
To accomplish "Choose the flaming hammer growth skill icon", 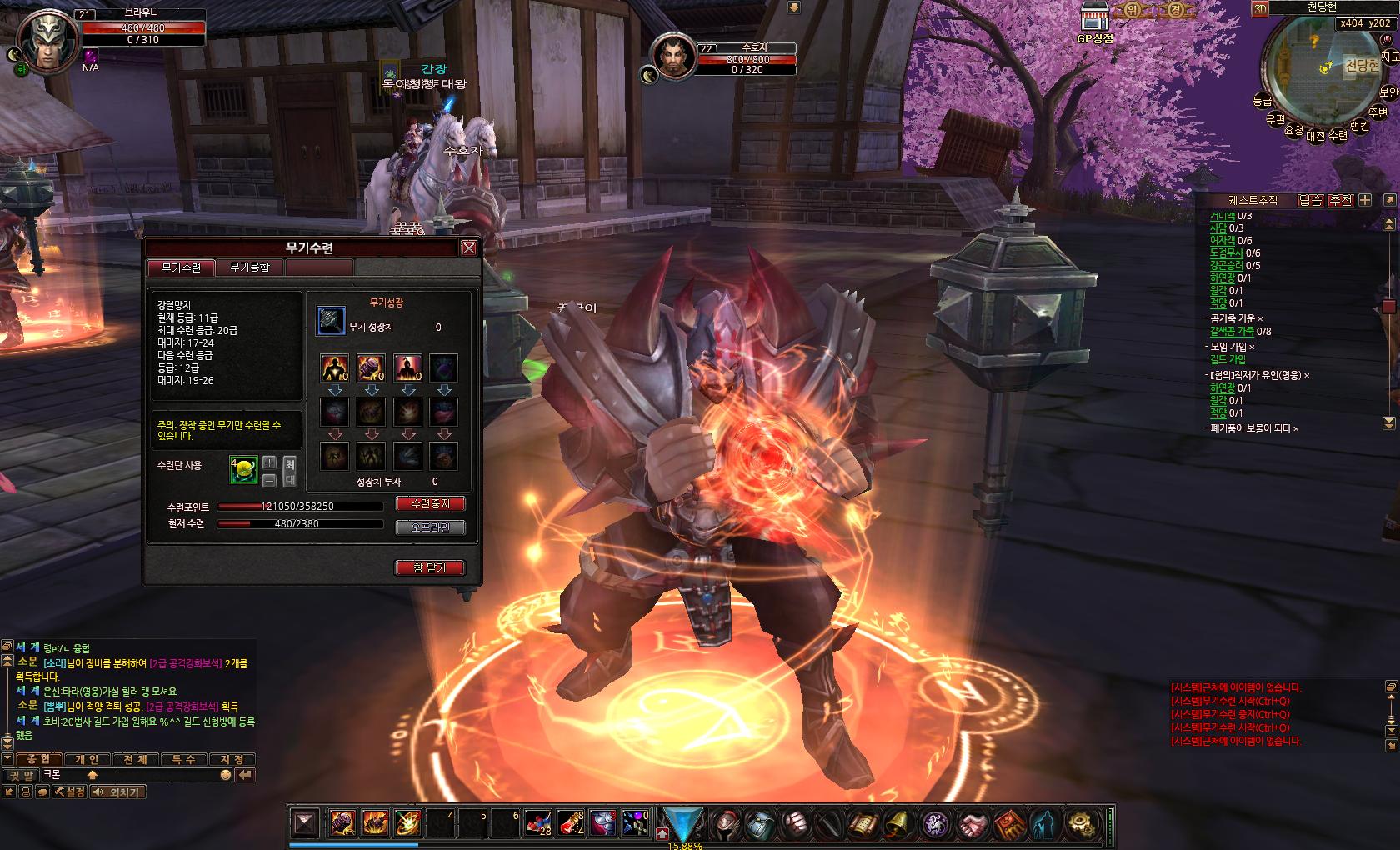I will pos(371,367).
